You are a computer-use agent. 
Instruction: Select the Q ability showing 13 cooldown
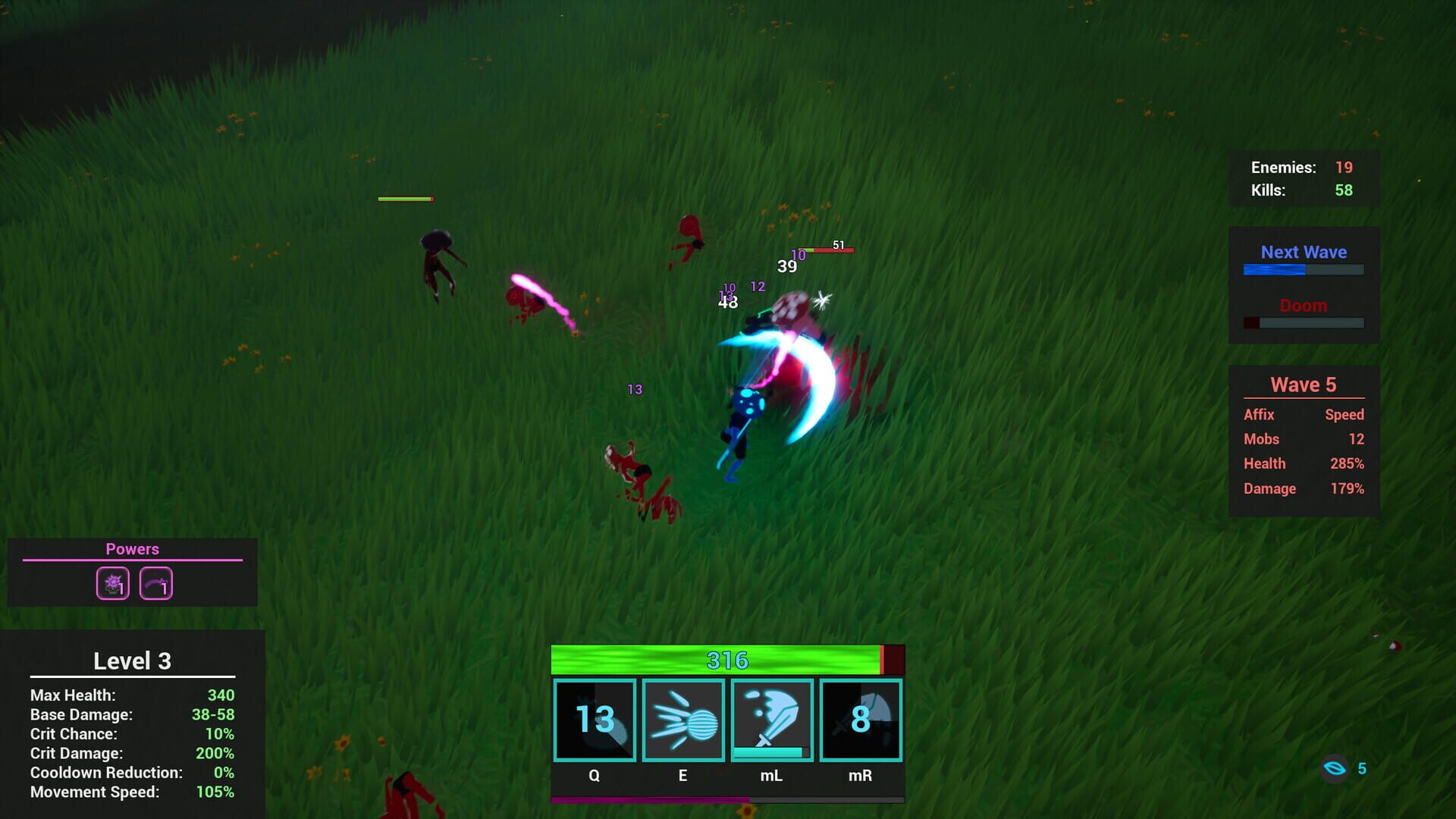594,720
